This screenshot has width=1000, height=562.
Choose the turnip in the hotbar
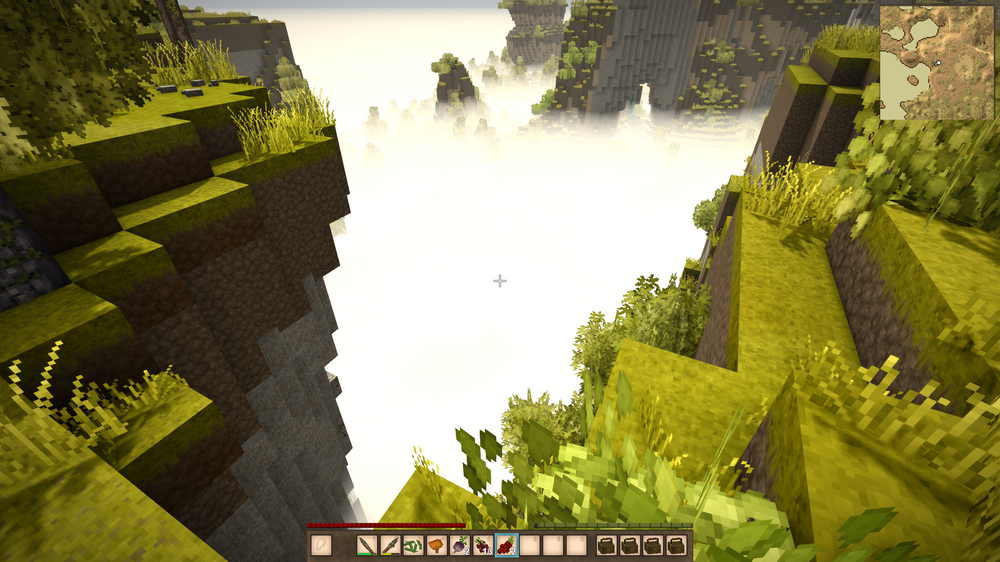click(x=460, y=545)
